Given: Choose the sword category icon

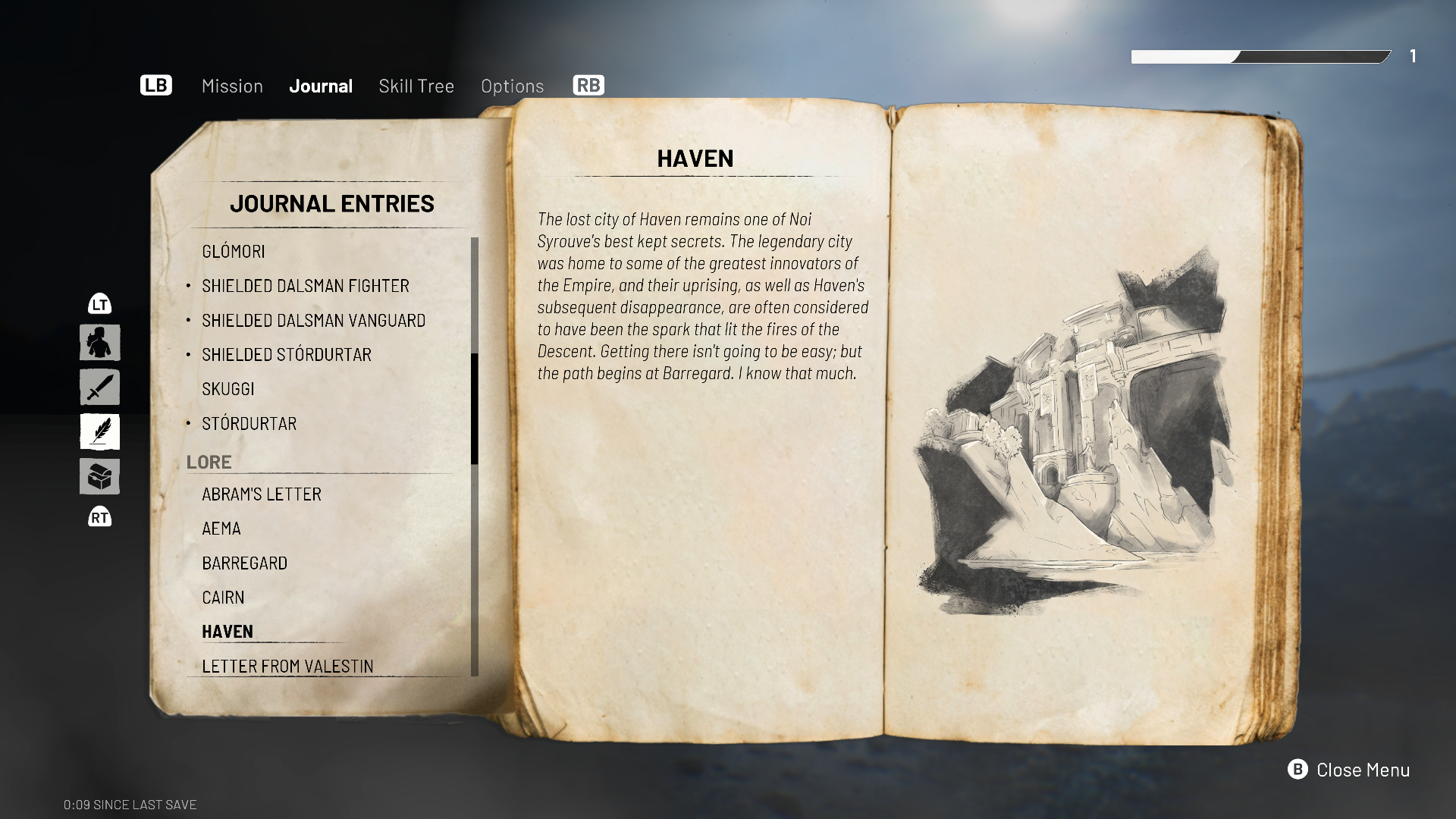Looking at the screenshot, I should (100, 388).
